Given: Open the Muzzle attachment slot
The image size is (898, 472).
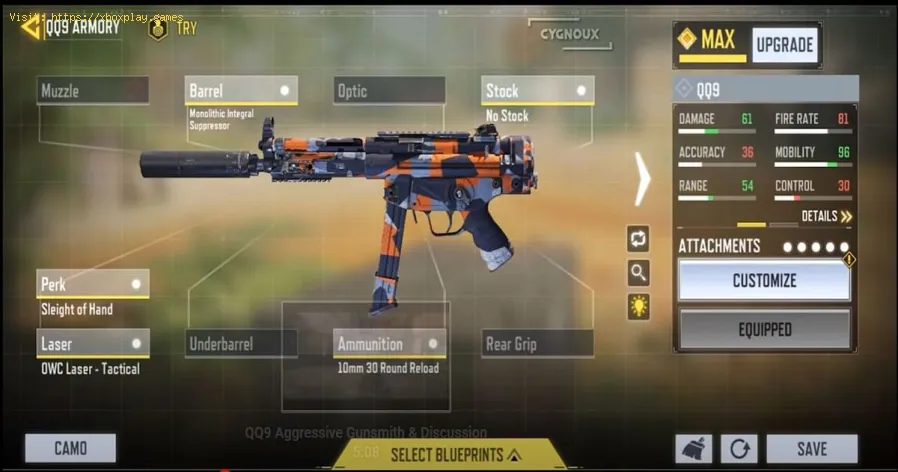Looking at the screenshot, I should coord(93,91).
